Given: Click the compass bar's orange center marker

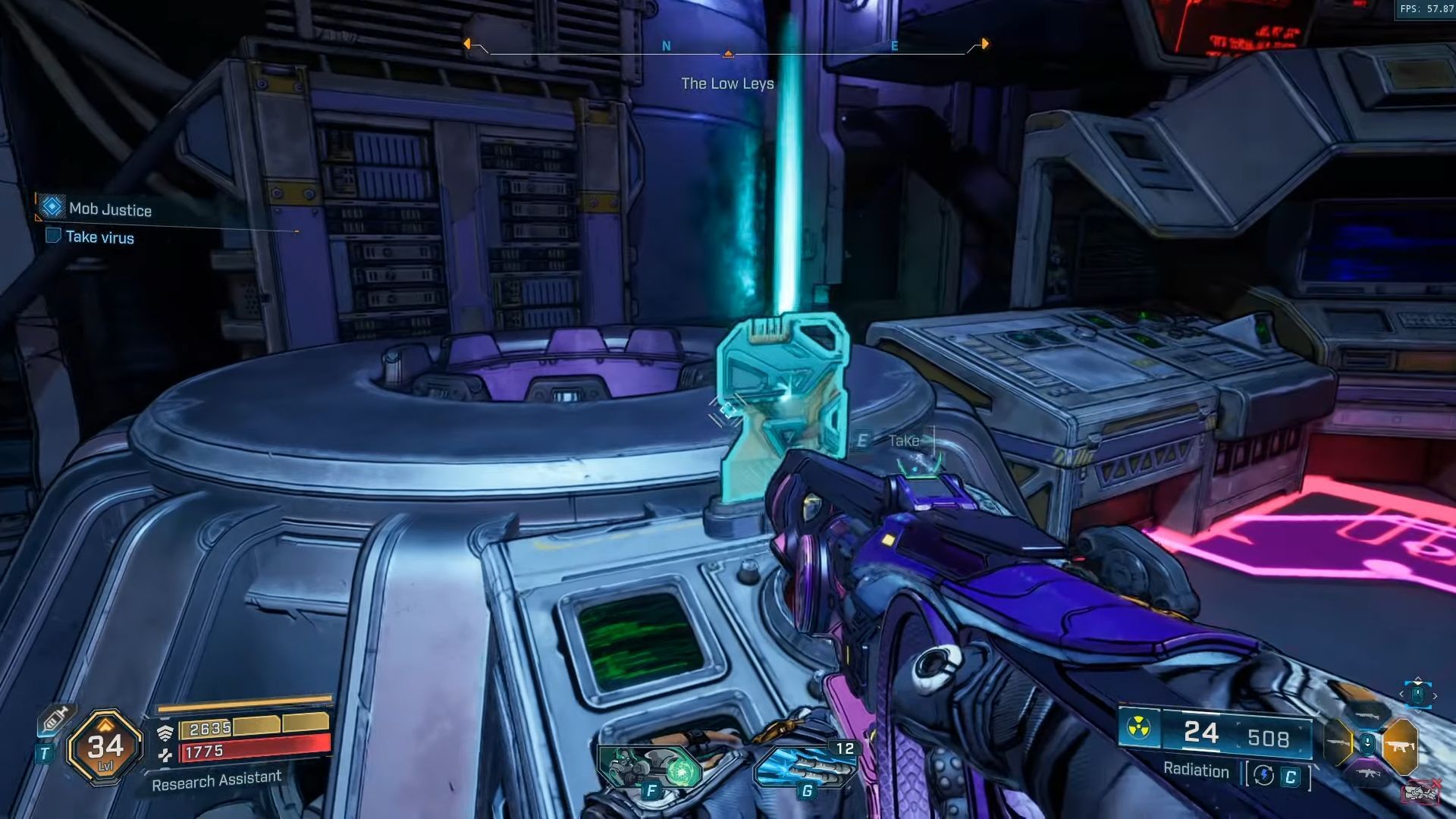Looking at the screenshot, I should 728,54.
